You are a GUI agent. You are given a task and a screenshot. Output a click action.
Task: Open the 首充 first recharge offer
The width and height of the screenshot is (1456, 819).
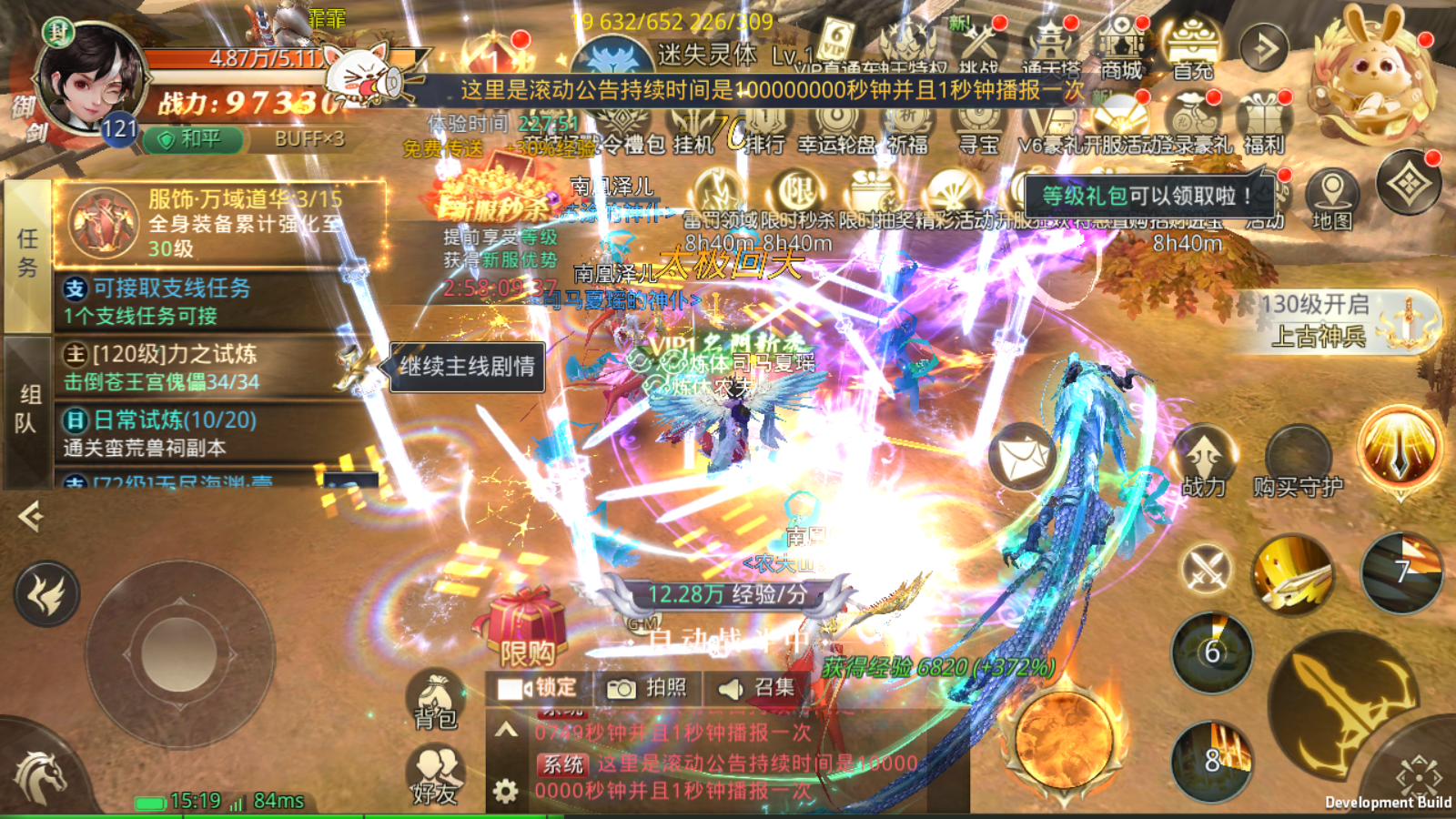pyautogui.click(x=1193, y=50)
